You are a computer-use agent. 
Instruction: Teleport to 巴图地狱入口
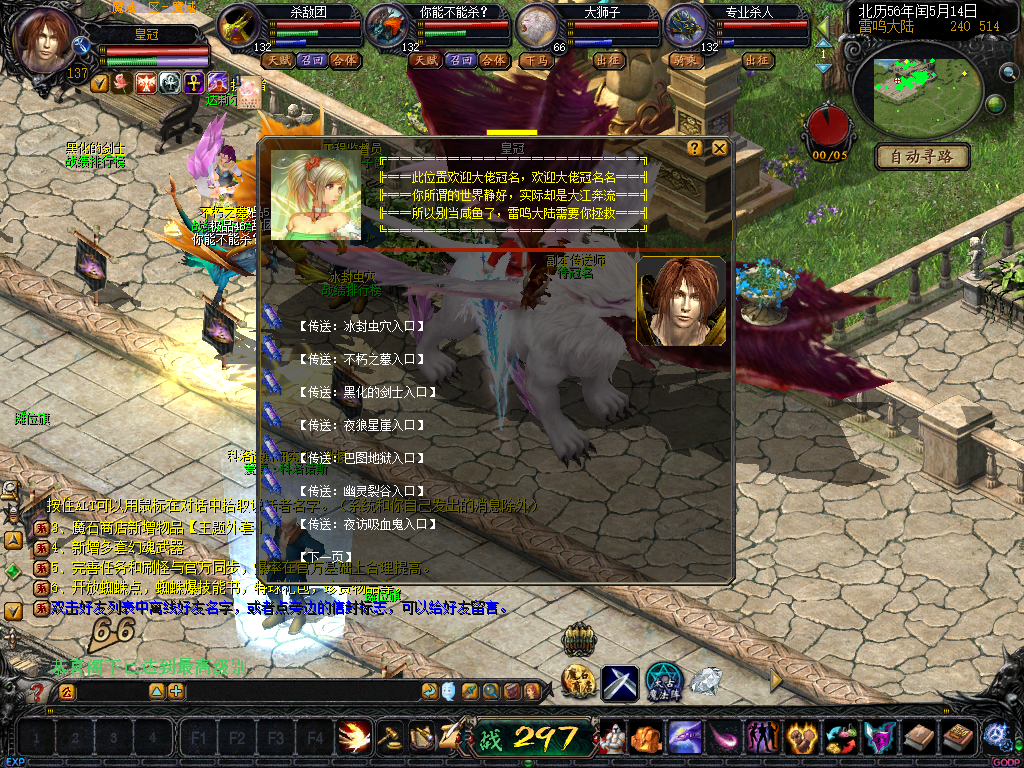[362, 458]
